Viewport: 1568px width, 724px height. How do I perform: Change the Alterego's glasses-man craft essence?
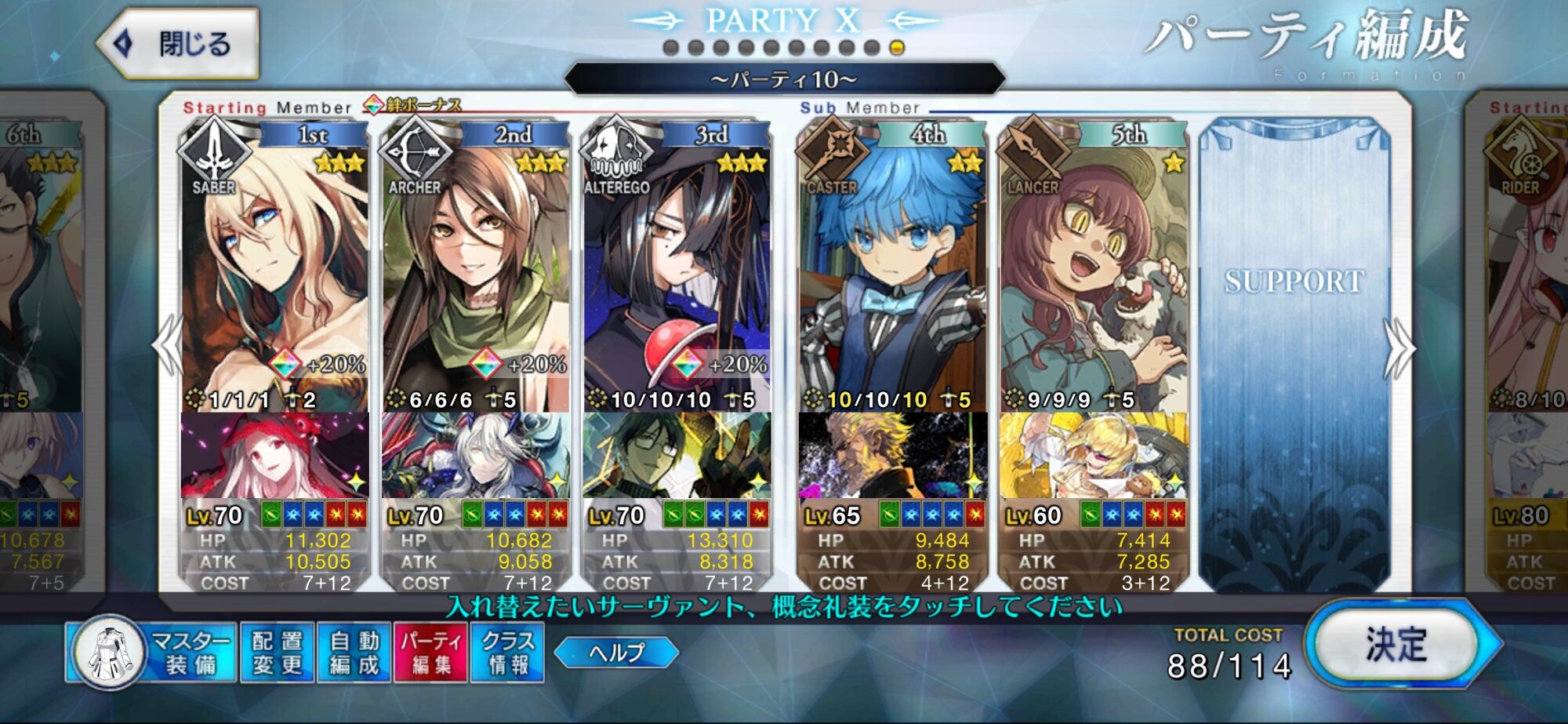coord(676,455)
